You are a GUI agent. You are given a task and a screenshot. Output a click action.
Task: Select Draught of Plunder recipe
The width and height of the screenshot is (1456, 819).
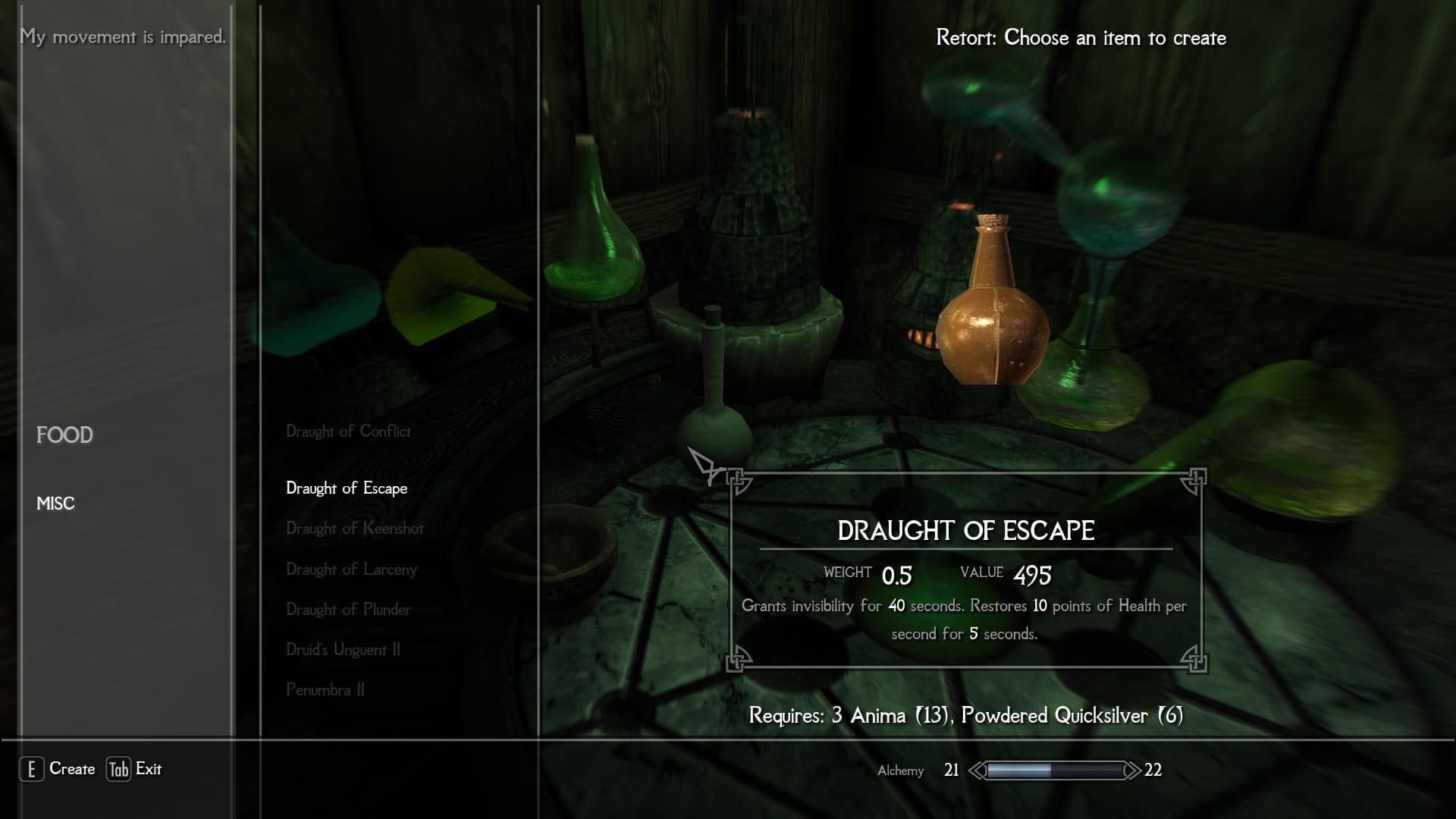tap(348, 610)
